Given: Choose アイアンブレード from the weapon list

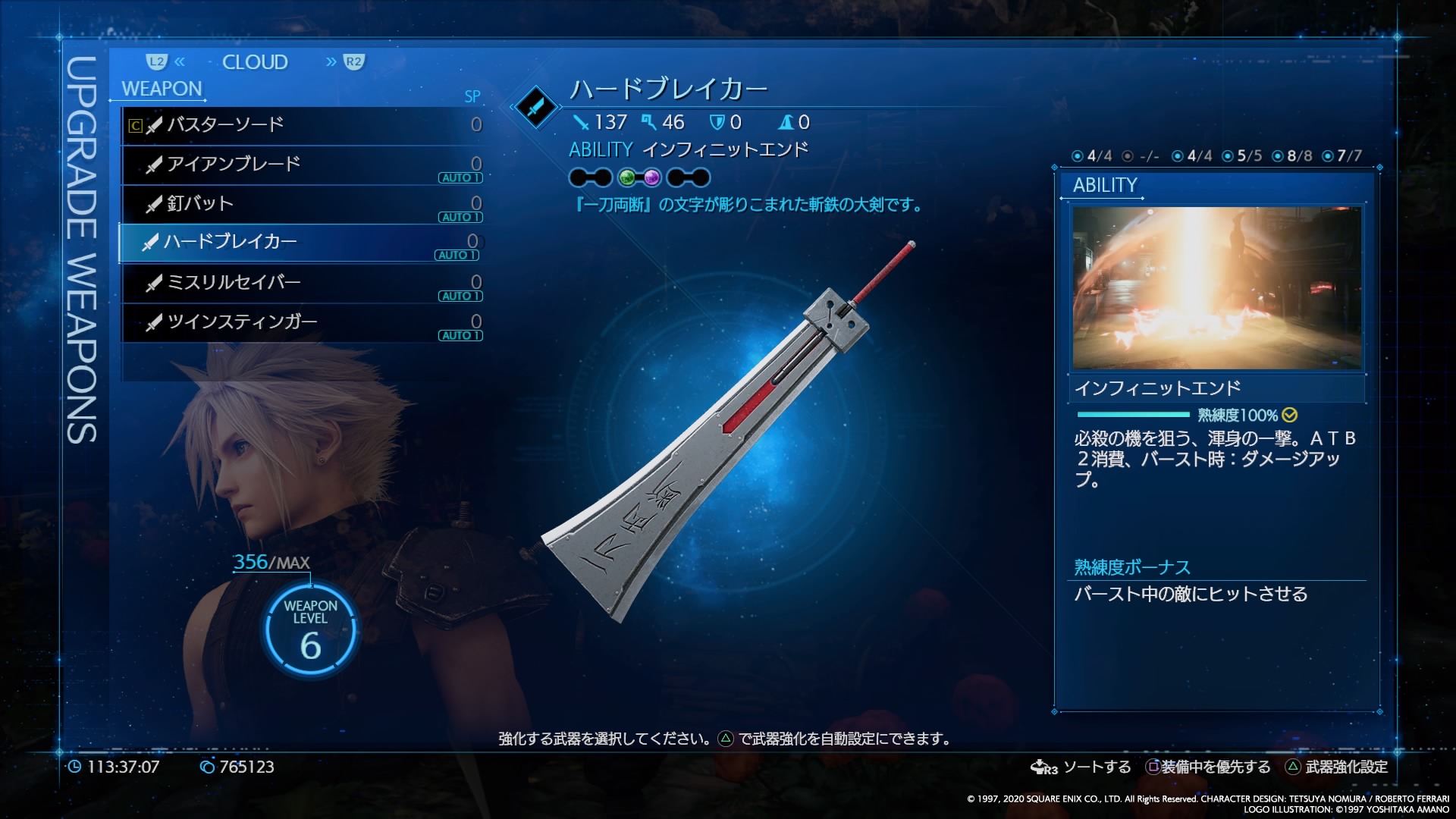Looking at the screenshot, I should pos(302,165).
